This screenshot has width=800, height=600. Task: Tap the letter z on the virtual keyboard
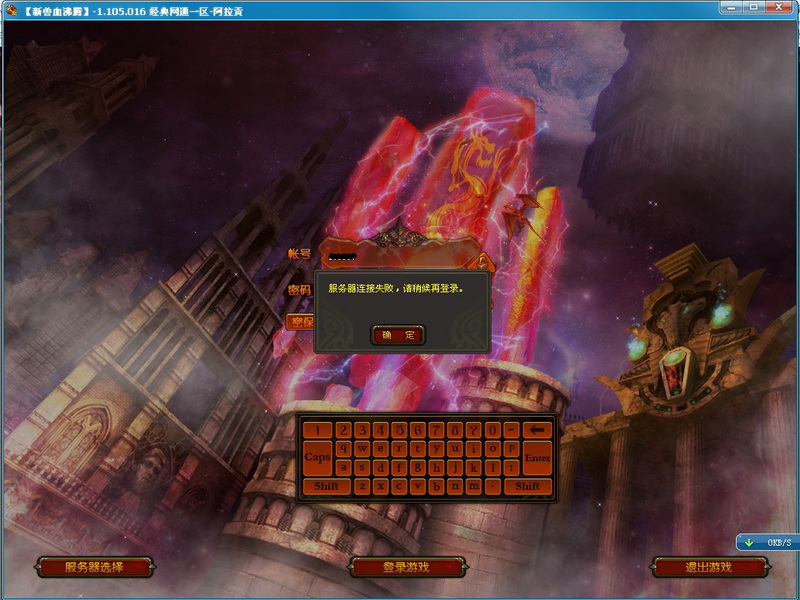pyautogui.click(x=361, y=486)
